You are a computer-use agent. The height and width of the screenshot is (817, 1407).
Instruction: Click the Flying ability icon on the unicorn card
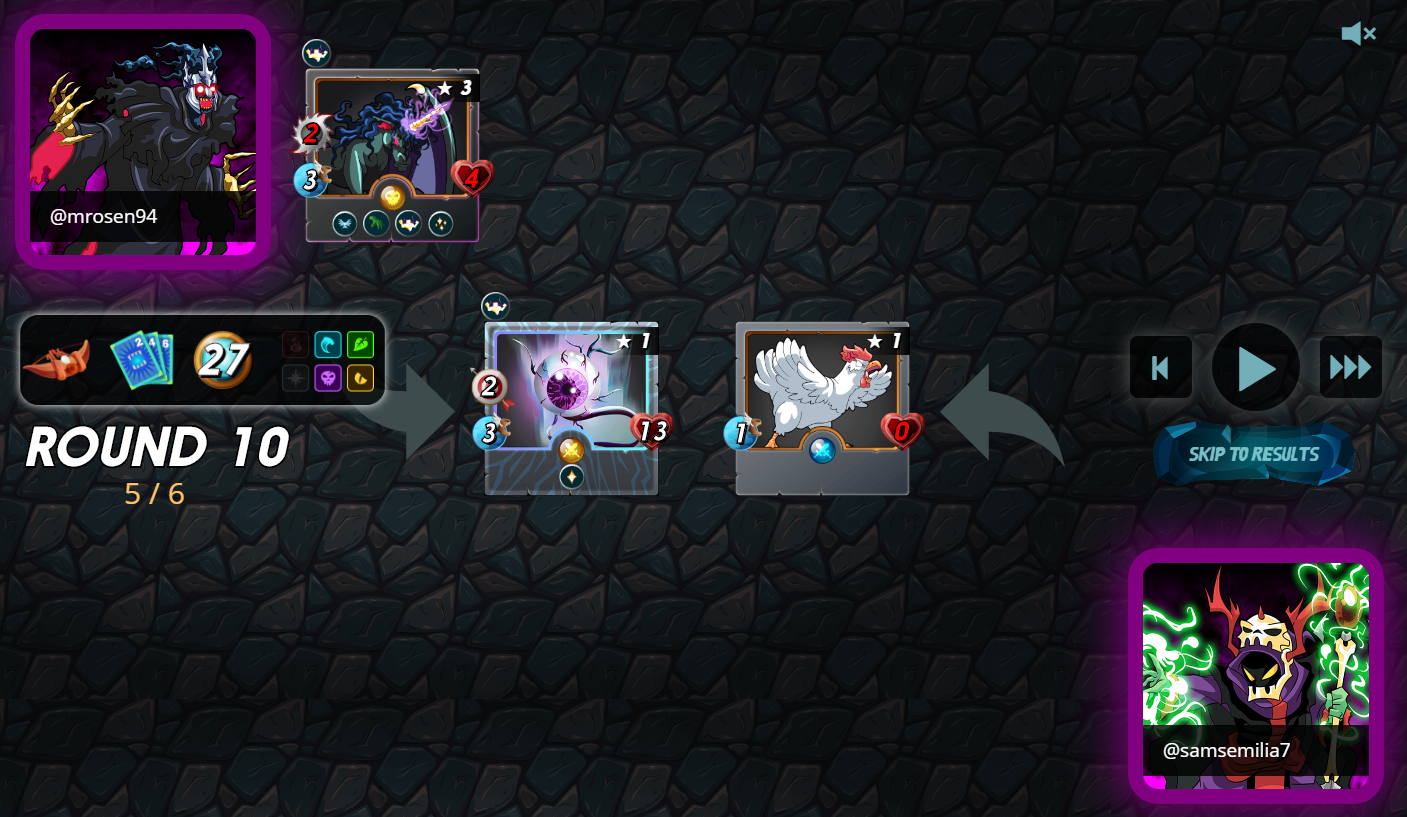coord(344,224)
